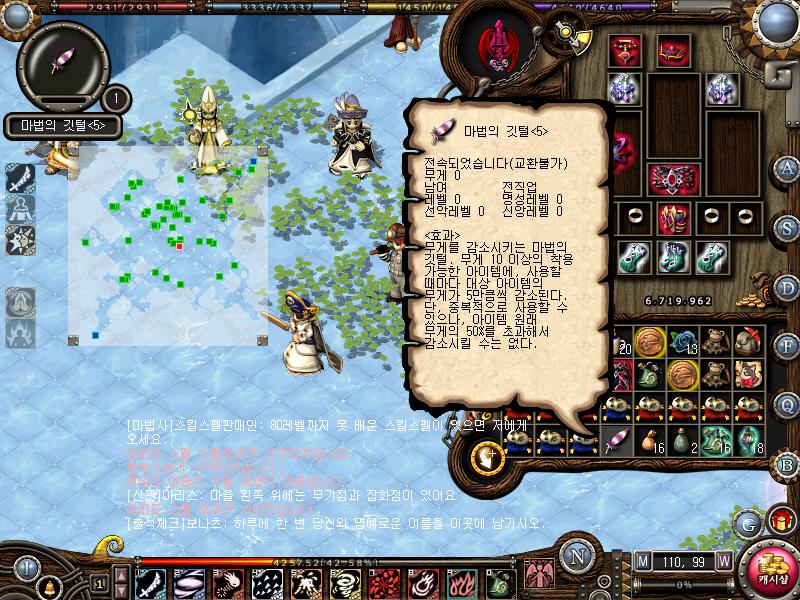Click the round F menu button
The width and height of the screenshot is (800, 600).
pyautogui.click(x=789, y=347)
